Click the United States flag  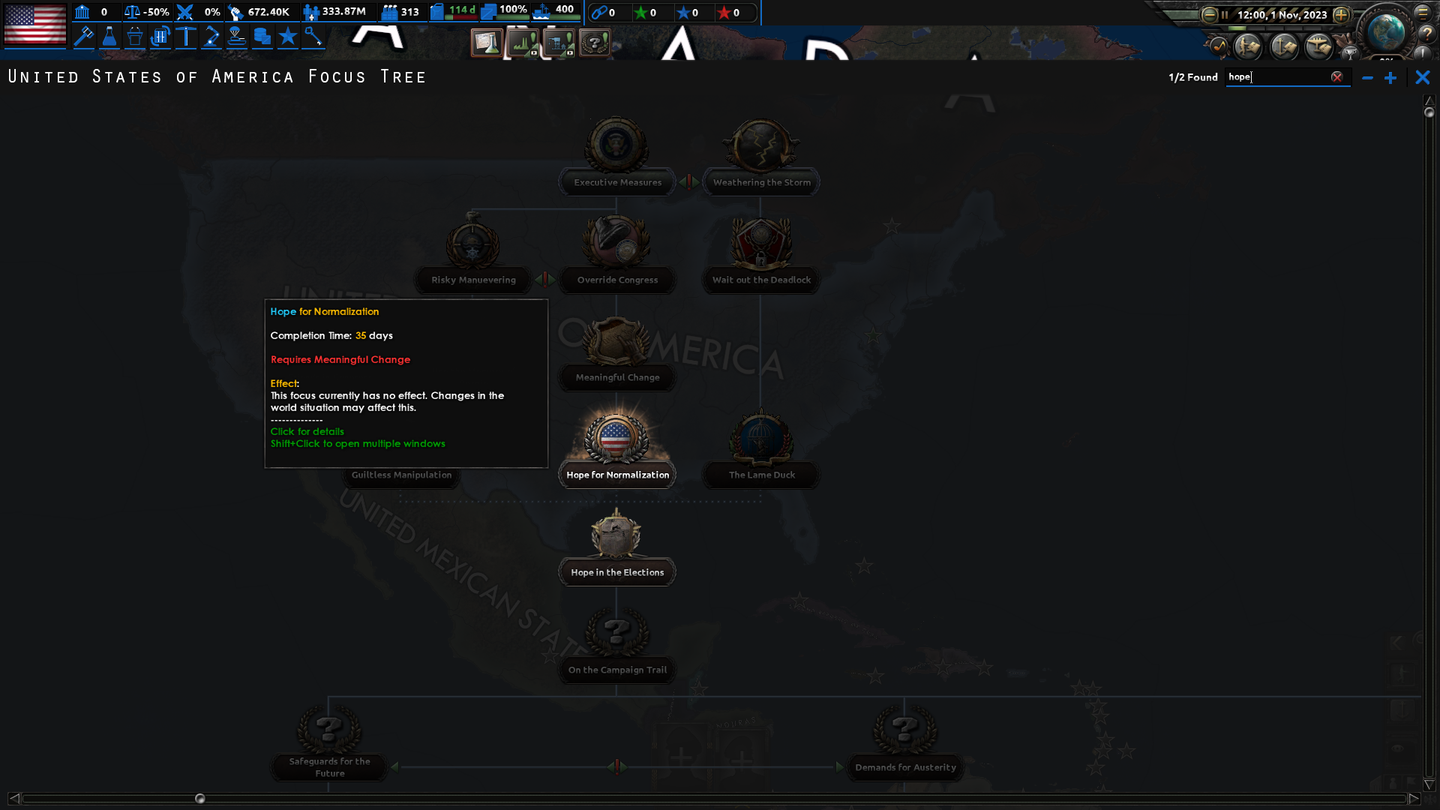(35, 24)
